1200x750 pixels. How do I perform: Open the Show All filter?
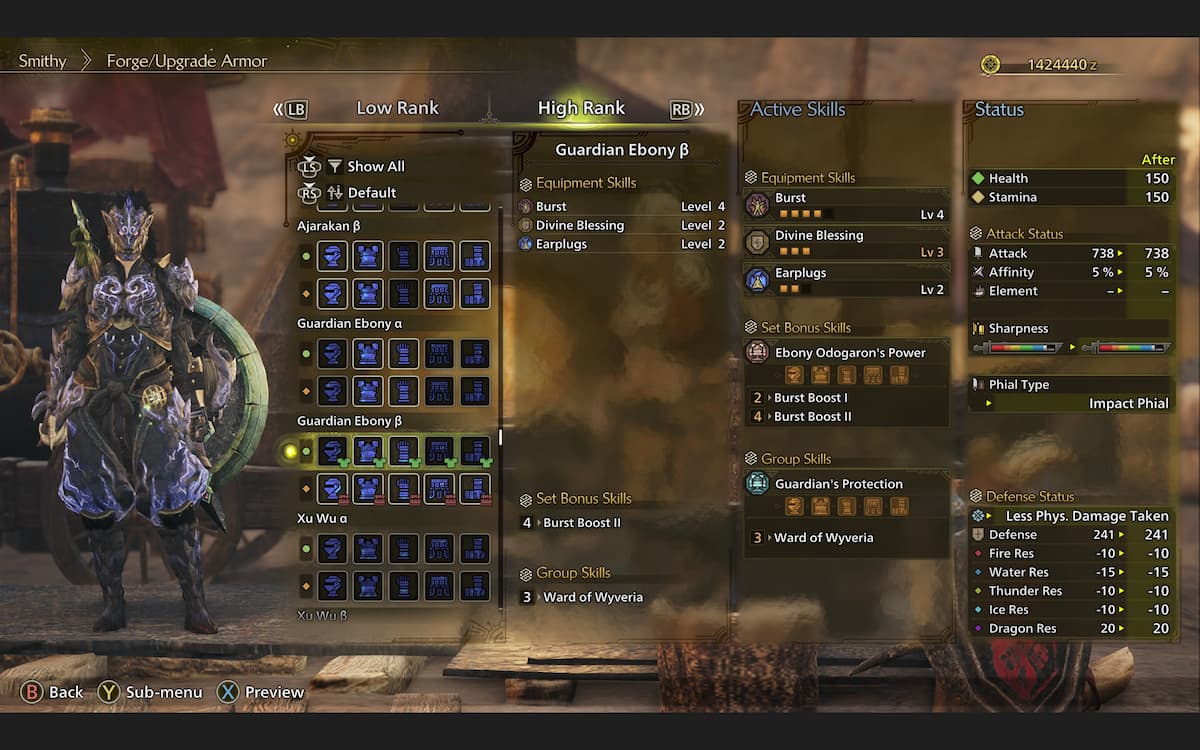click(x=375, y=166)
